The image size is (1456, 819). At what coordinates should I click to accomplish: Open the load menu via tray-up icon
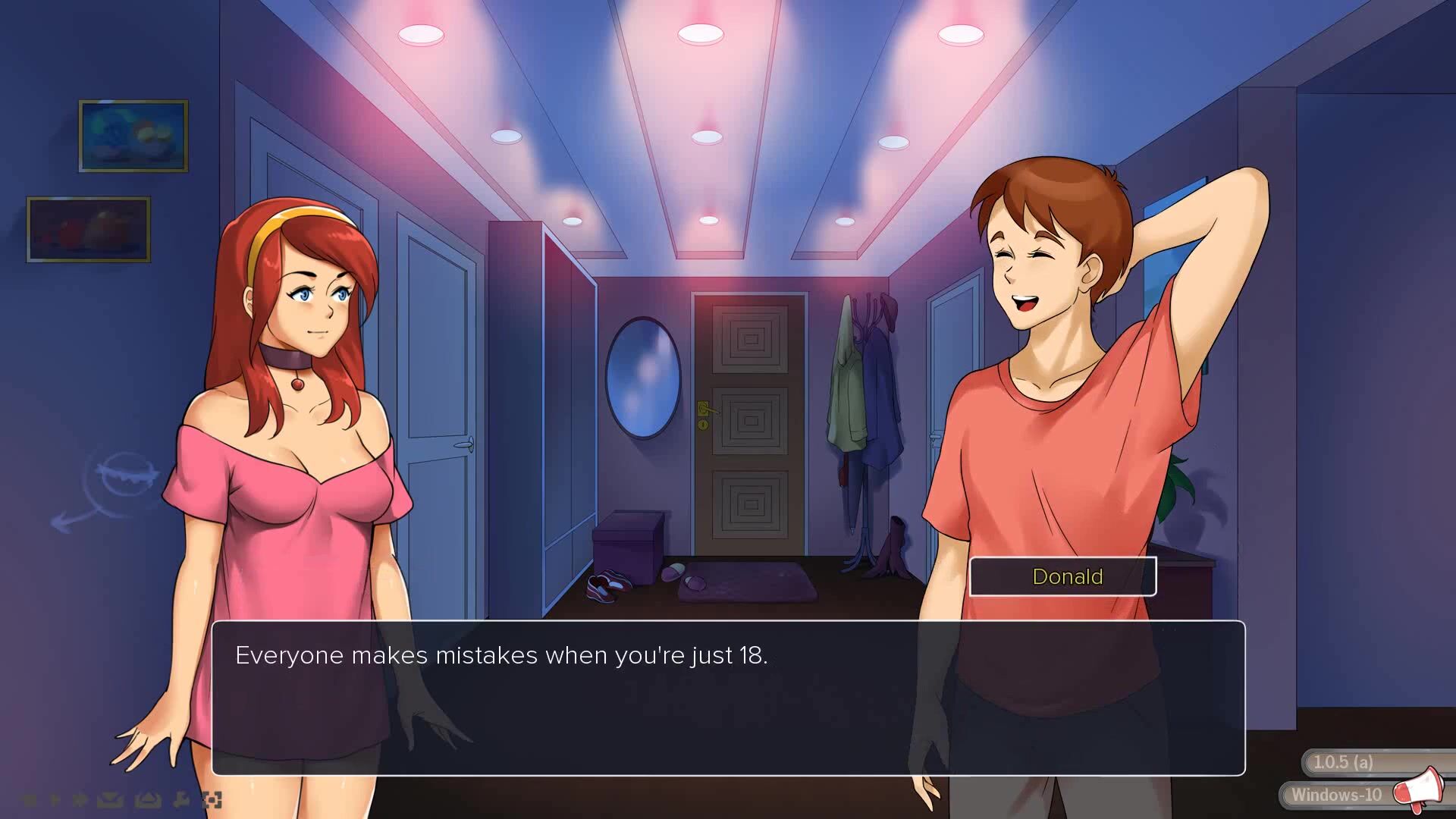click(x=147, y=799)
